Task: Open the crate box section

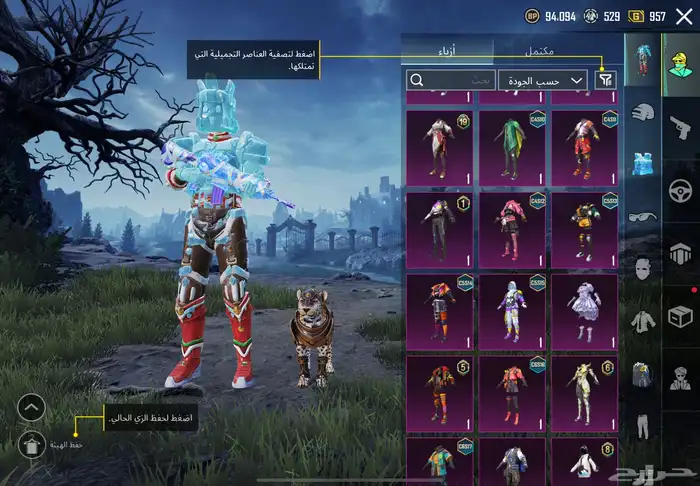Action: coord(680,316)
